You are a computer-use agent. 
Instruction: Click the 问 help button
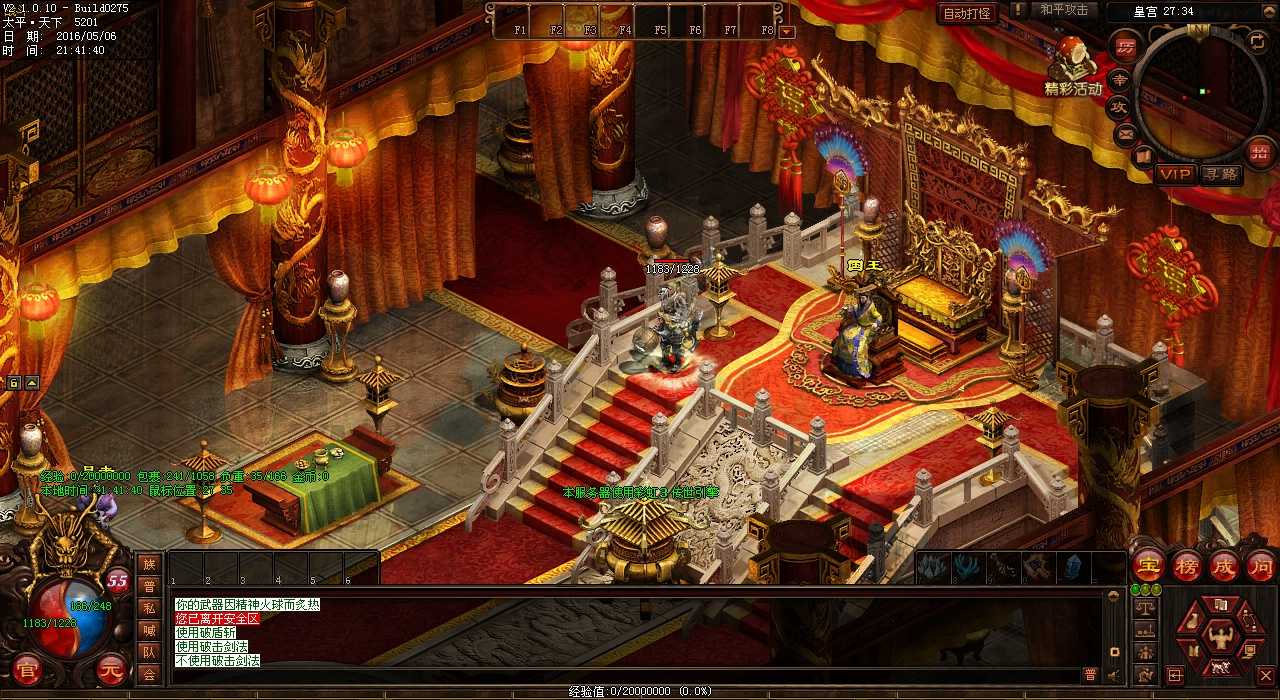[x=1260, y=566]
